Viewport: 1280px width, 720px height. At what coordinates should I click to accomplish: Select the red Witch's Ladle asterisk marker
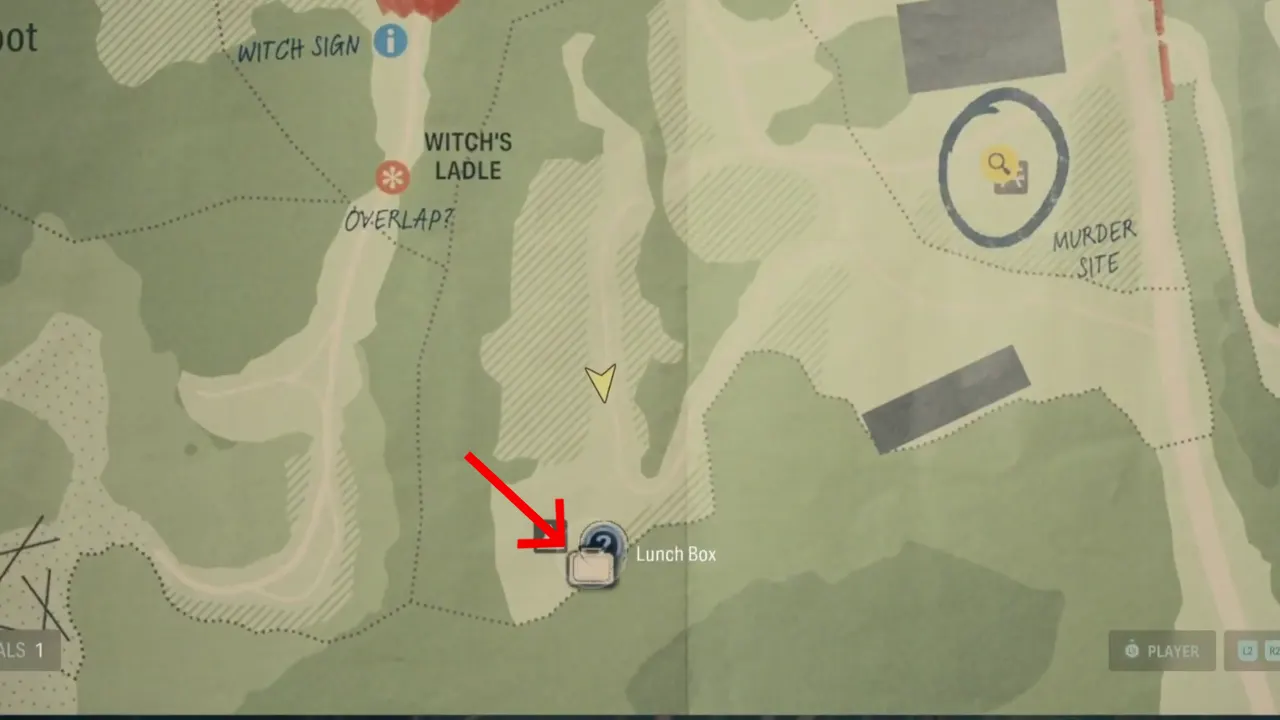[394, 177]
